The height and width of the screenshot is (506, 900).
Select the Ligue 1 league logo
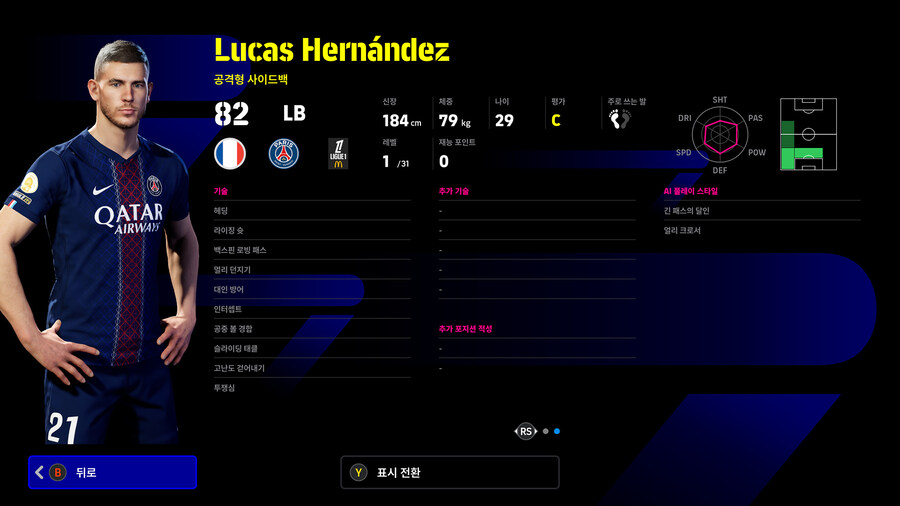[338, 153]
